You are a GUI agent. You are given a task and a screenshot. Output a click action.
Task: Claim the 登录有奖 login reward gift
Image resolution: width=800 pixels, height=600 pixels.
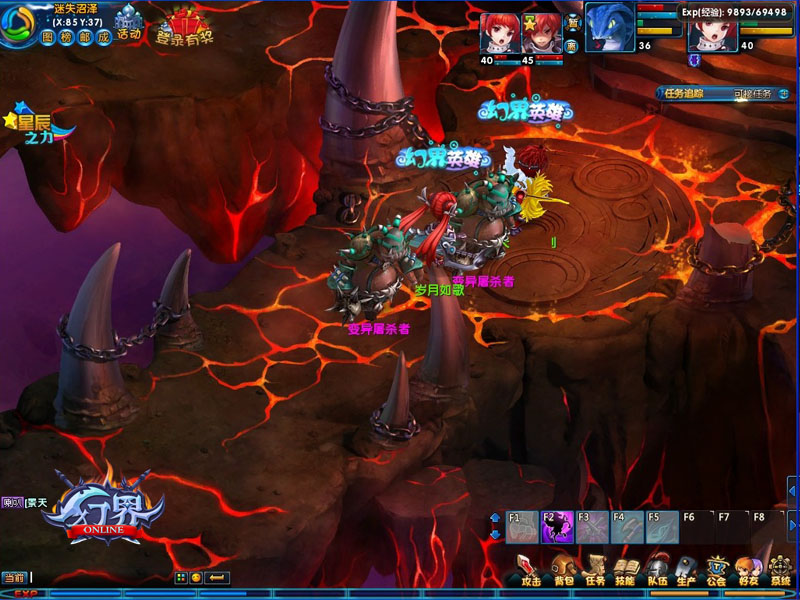point(183,27)
